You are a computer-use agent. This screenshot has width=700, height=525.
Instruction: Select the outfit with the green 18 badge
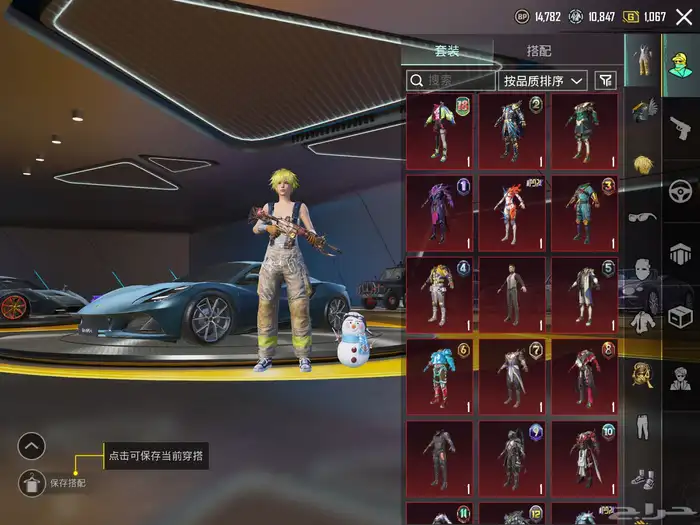click(440, 130)
